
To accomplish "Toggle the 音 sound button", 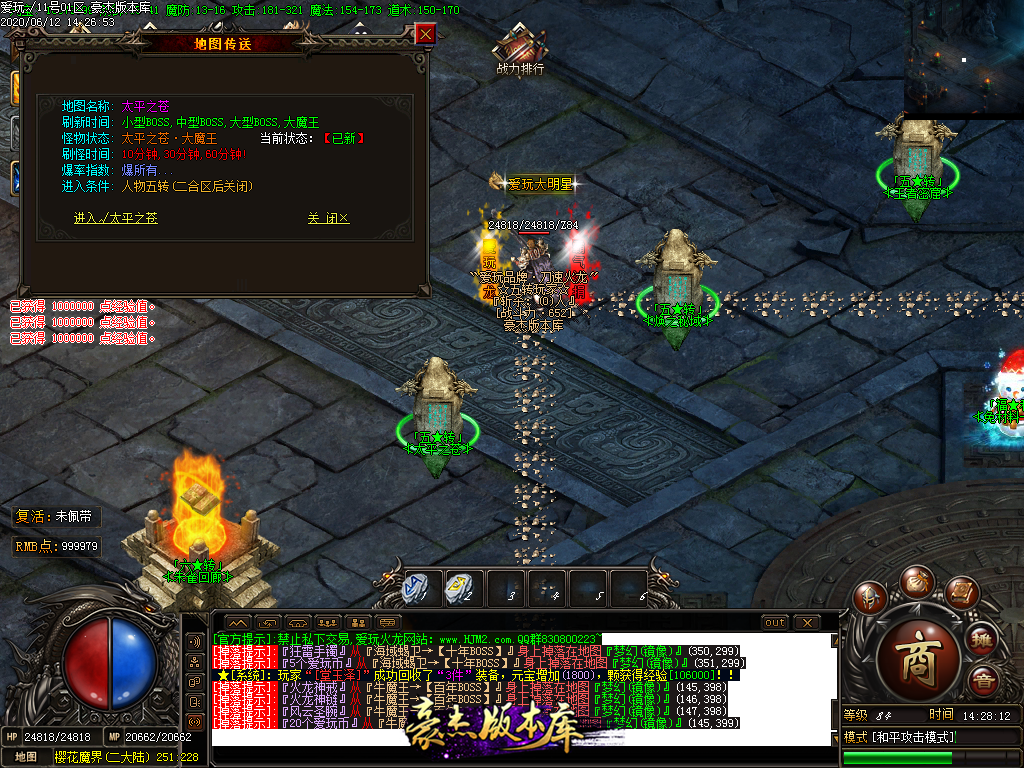I will pyautogui.click(x=983, y=681).
